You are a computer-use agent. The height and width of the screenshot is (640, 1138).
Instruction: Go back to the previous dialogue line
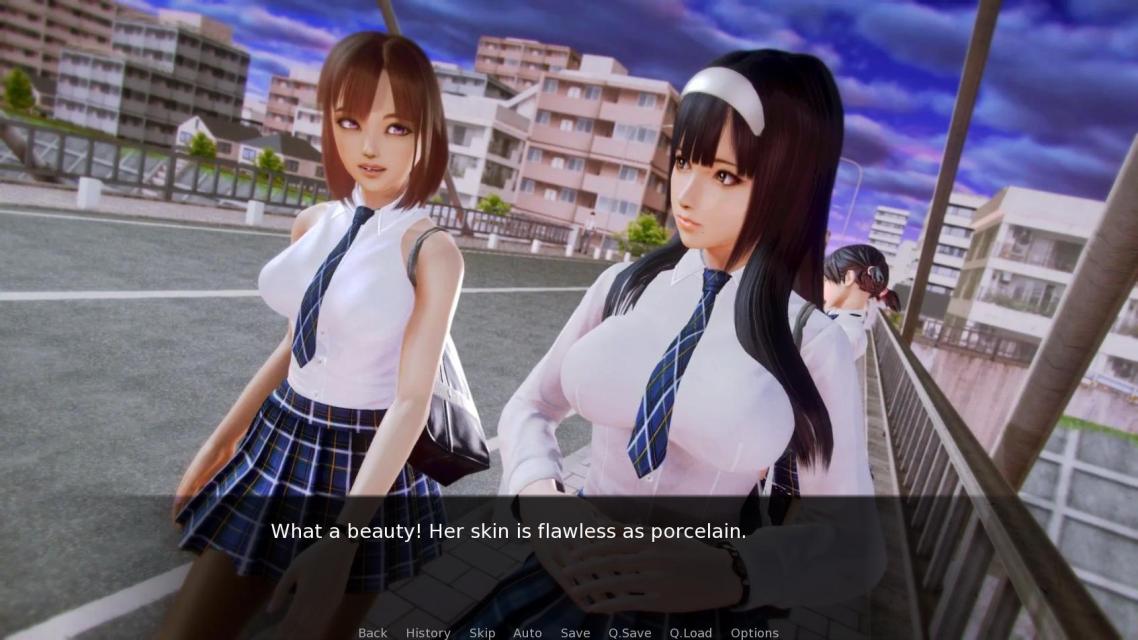coord(372,632)
